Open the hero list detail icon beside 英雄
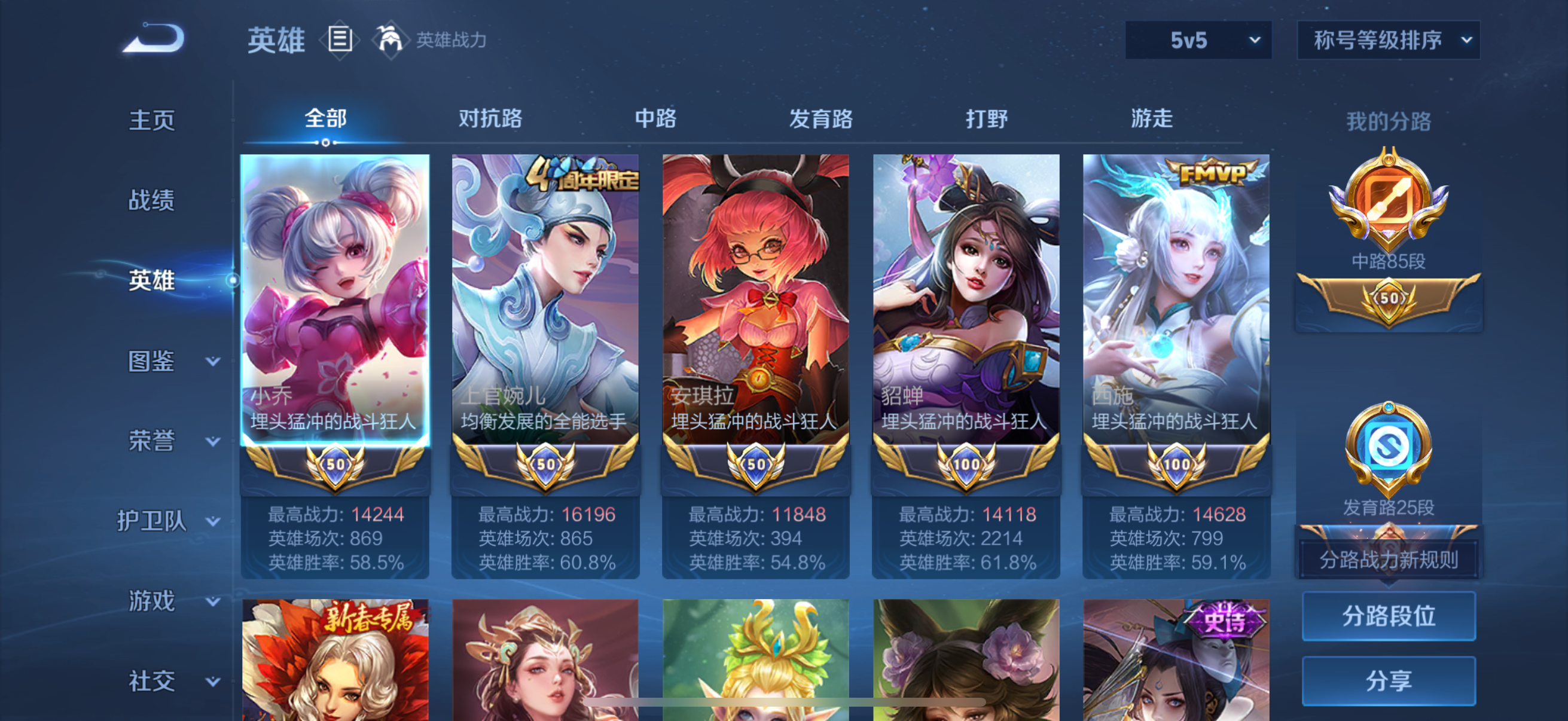The image size is (1568, 721). pos(339,39)
